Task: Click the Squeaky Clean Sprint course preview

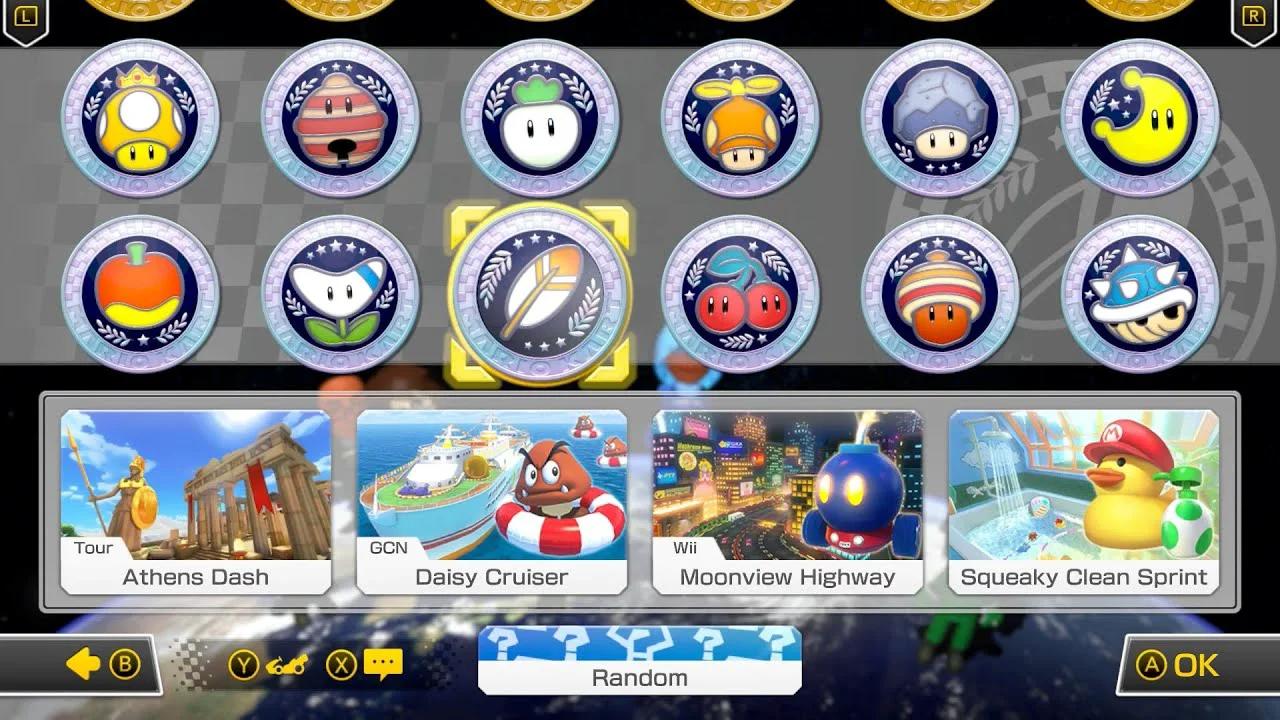Action: (x=1082, y=500)
